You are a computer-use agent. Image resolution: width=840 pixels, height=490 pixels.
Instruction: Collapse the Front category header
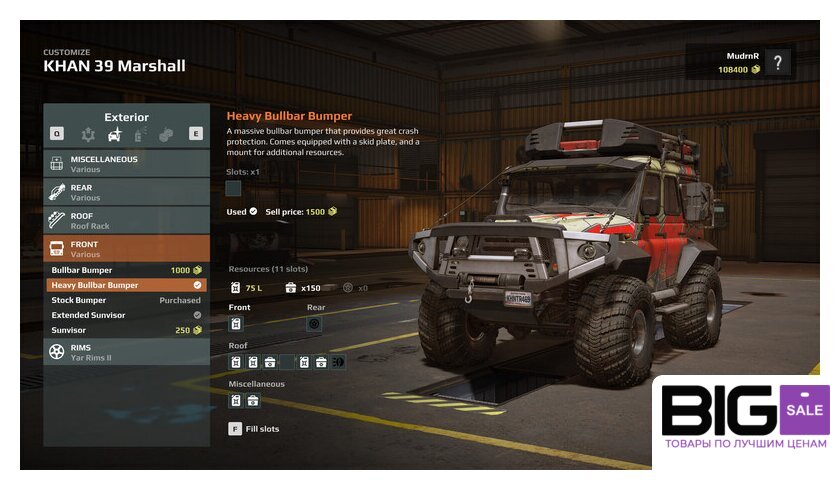click(x=127, y=249)
